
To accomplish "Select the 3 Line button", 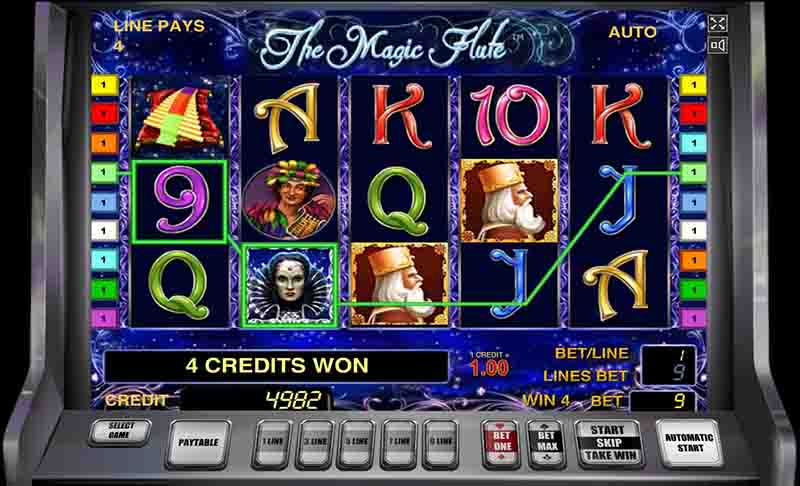I will 314,441.
